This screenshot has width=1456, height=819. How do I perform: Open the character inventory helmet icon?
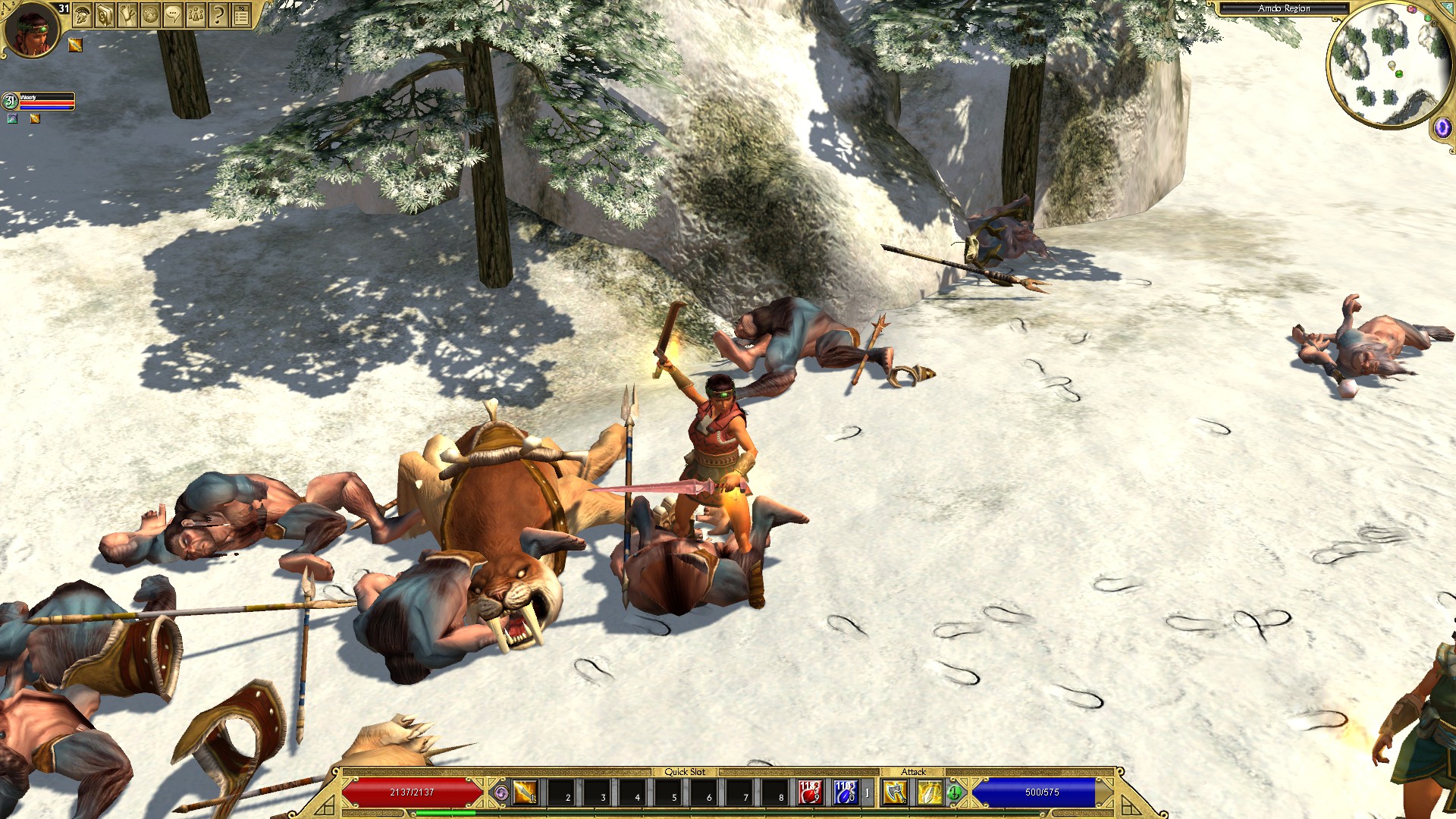tap(81, 14)
